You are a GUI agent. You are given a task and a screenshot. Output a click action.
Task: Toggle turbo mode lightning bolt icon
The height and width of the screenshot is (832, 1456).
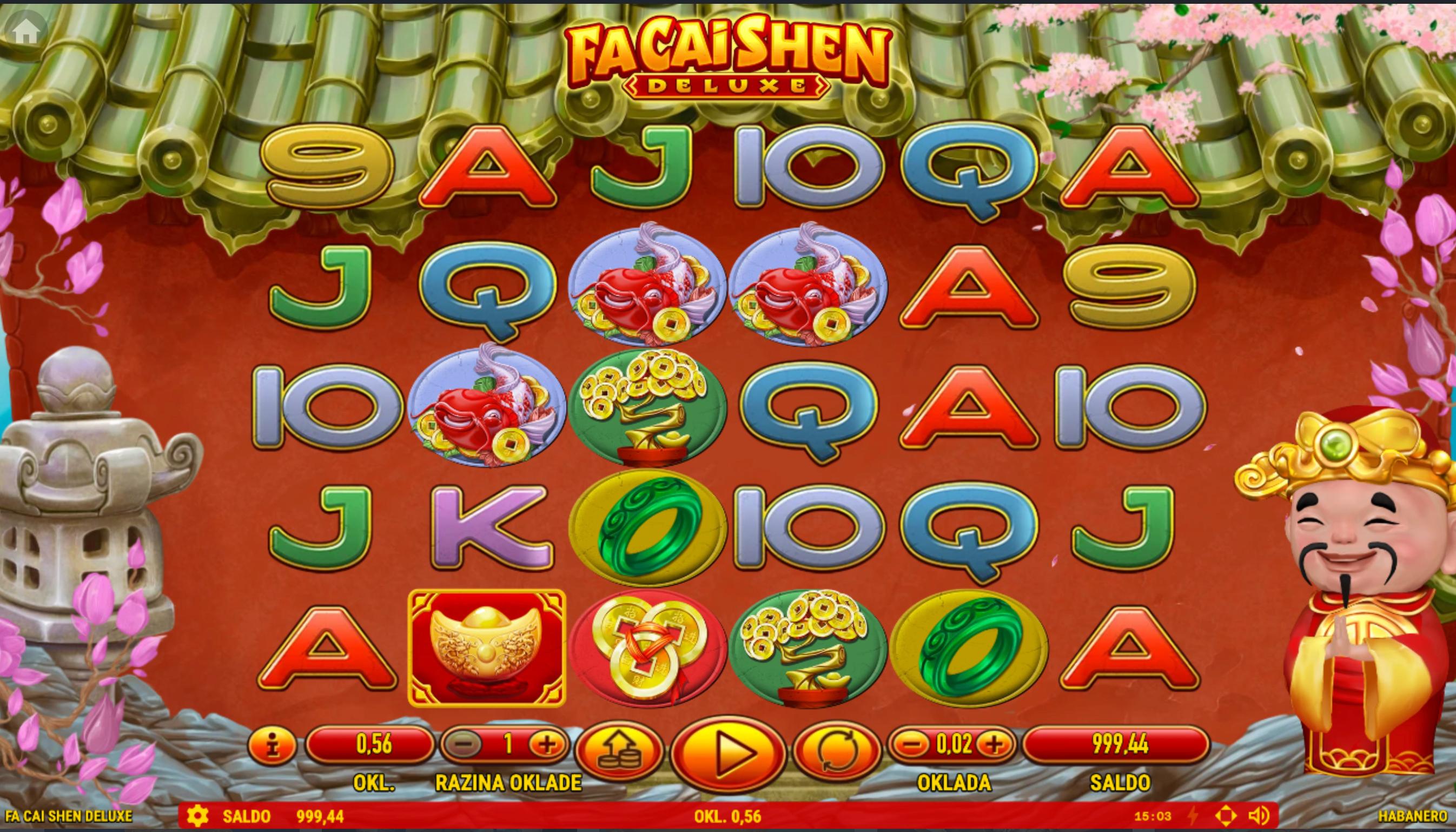(x=1194, y=816)
